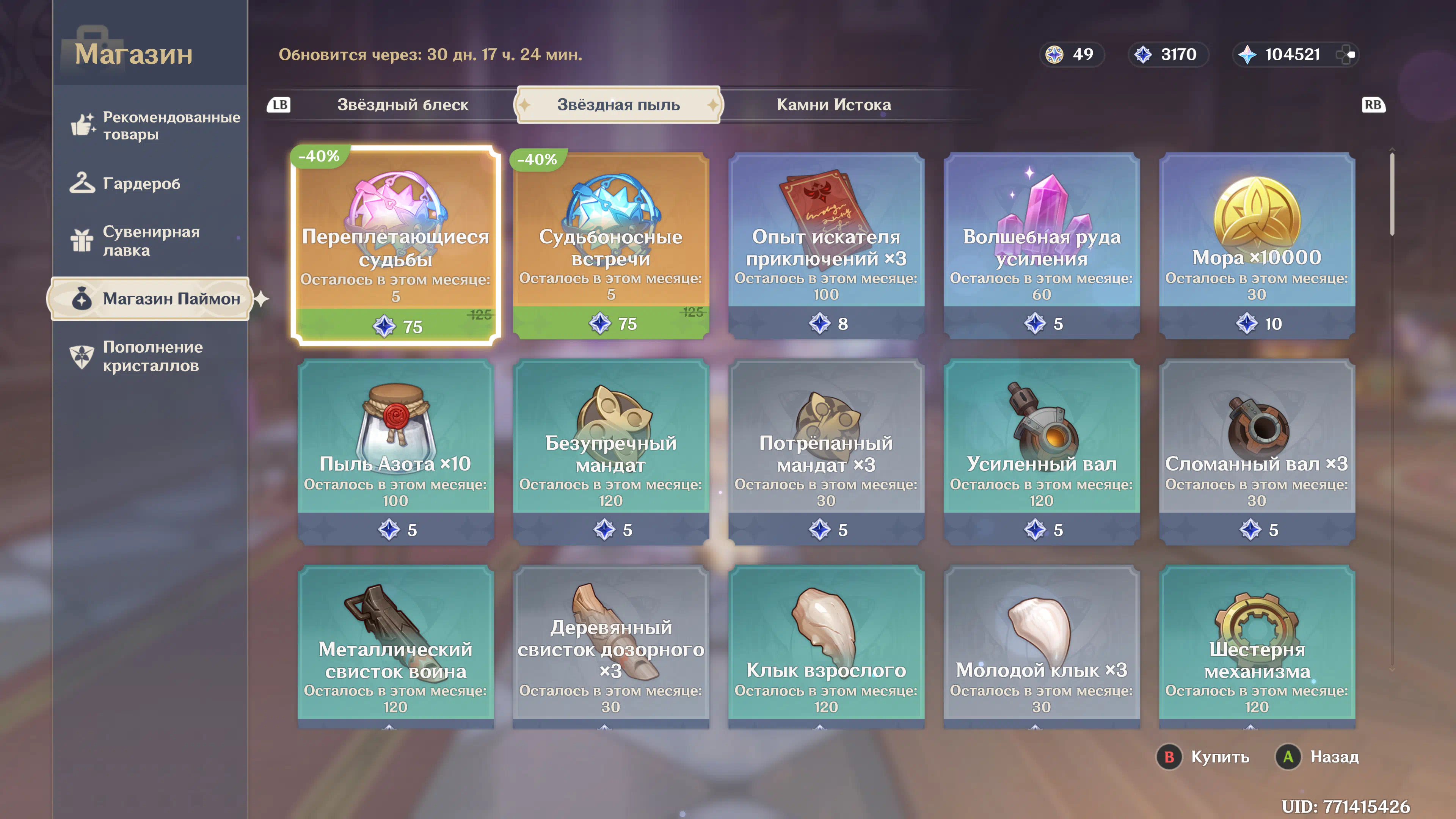Switch to the Камни Истока tab
Image resolution: width=1456 pixels, height=819 pixels.
click(x=833, y=105)
